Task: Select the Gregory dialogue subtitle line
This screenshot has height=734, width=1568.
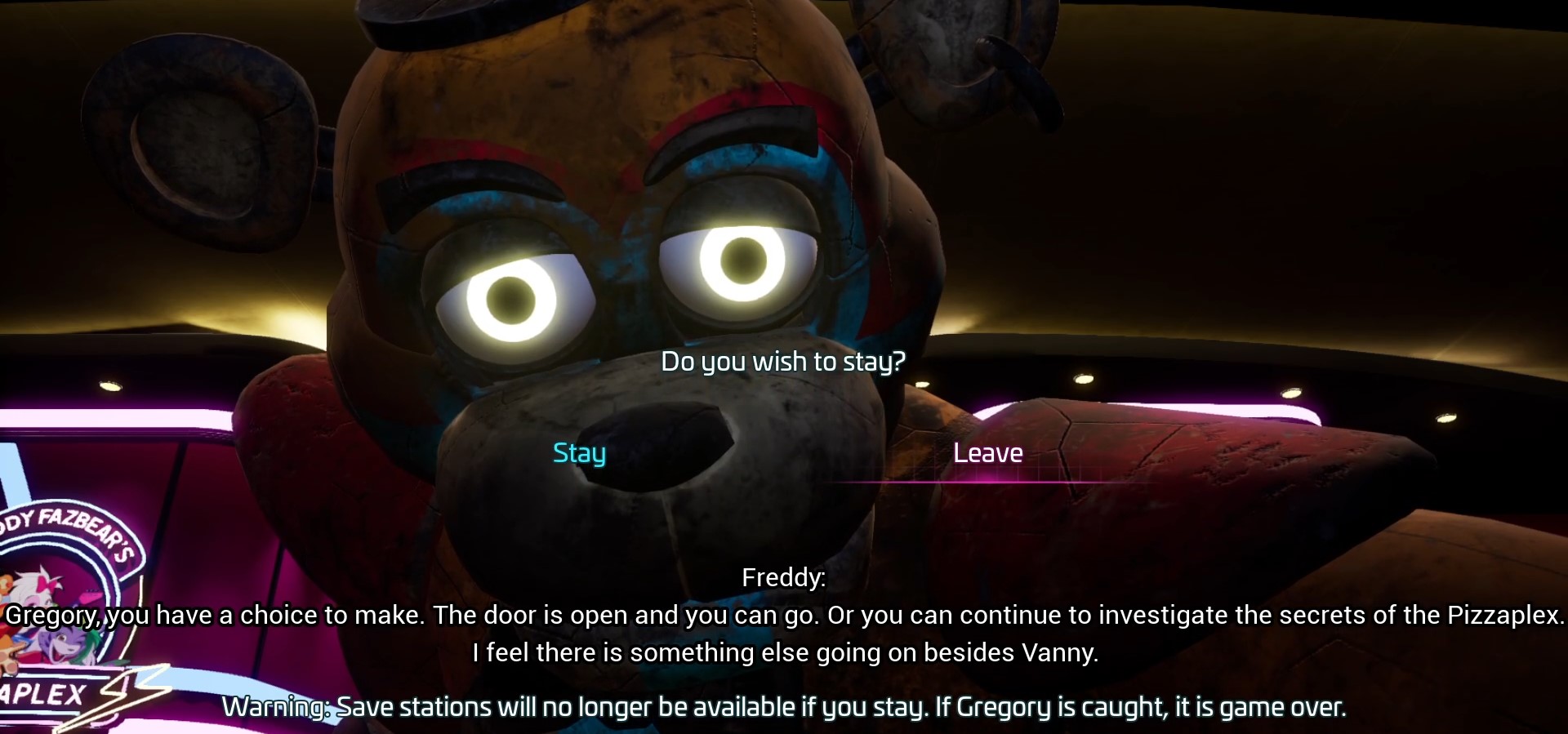Action: 782,616
